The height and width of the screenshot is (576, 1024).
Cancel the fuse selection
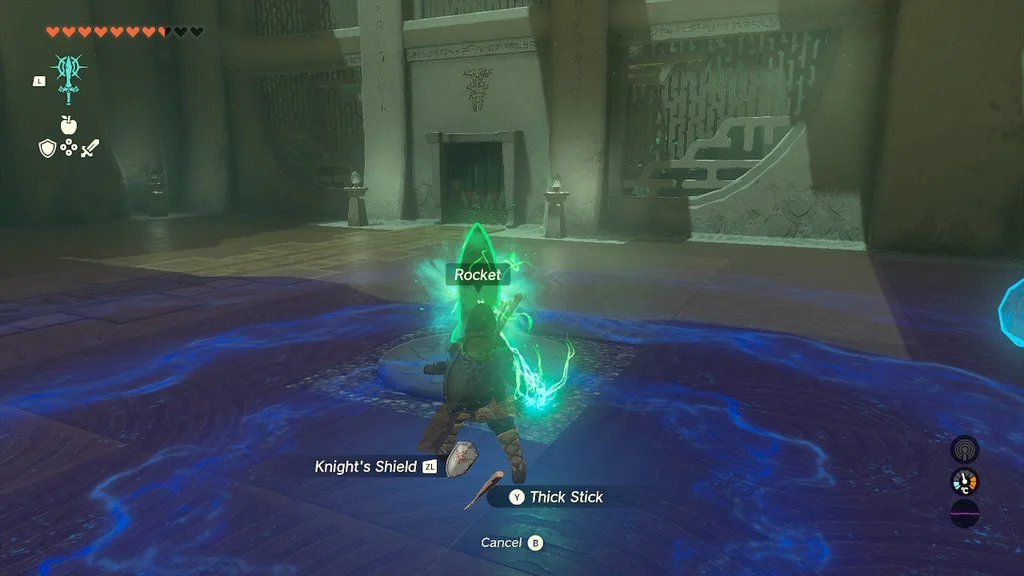[x=511, y=543]
